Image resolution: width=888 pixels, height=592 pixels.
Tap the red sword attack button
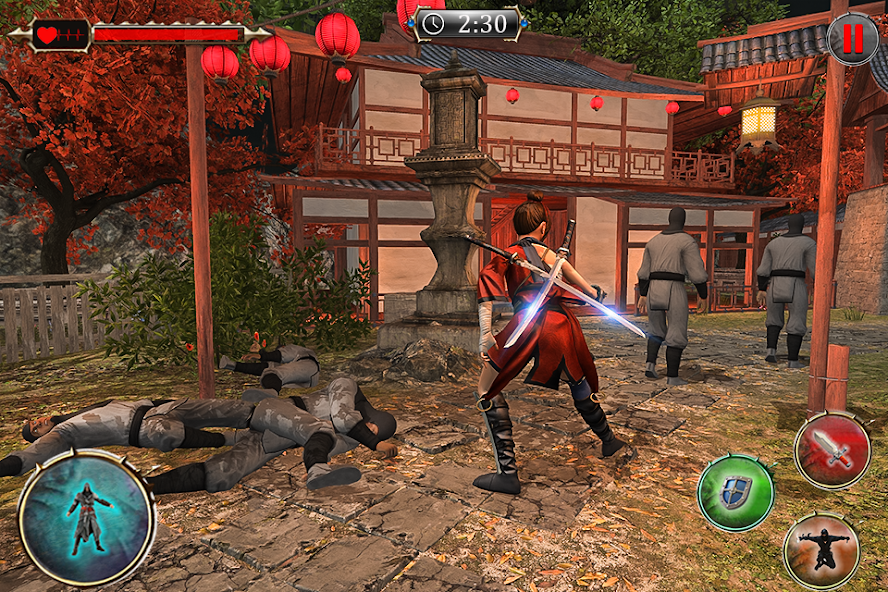tap(832, 450)
